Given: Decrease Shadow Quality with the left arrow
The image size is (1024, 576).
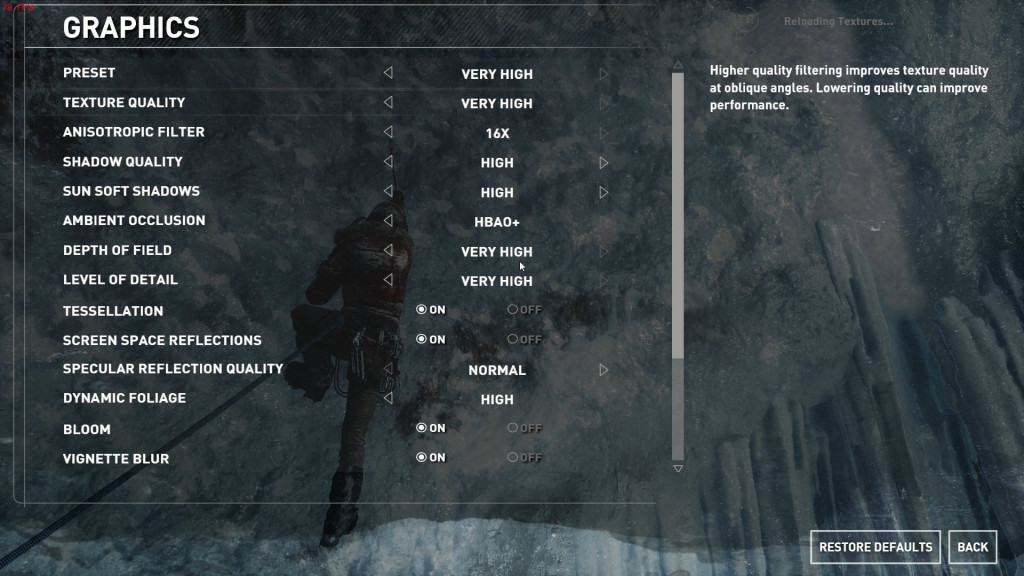Looking at the screenshot, I should pyautogui.click(x=388, y=162).
